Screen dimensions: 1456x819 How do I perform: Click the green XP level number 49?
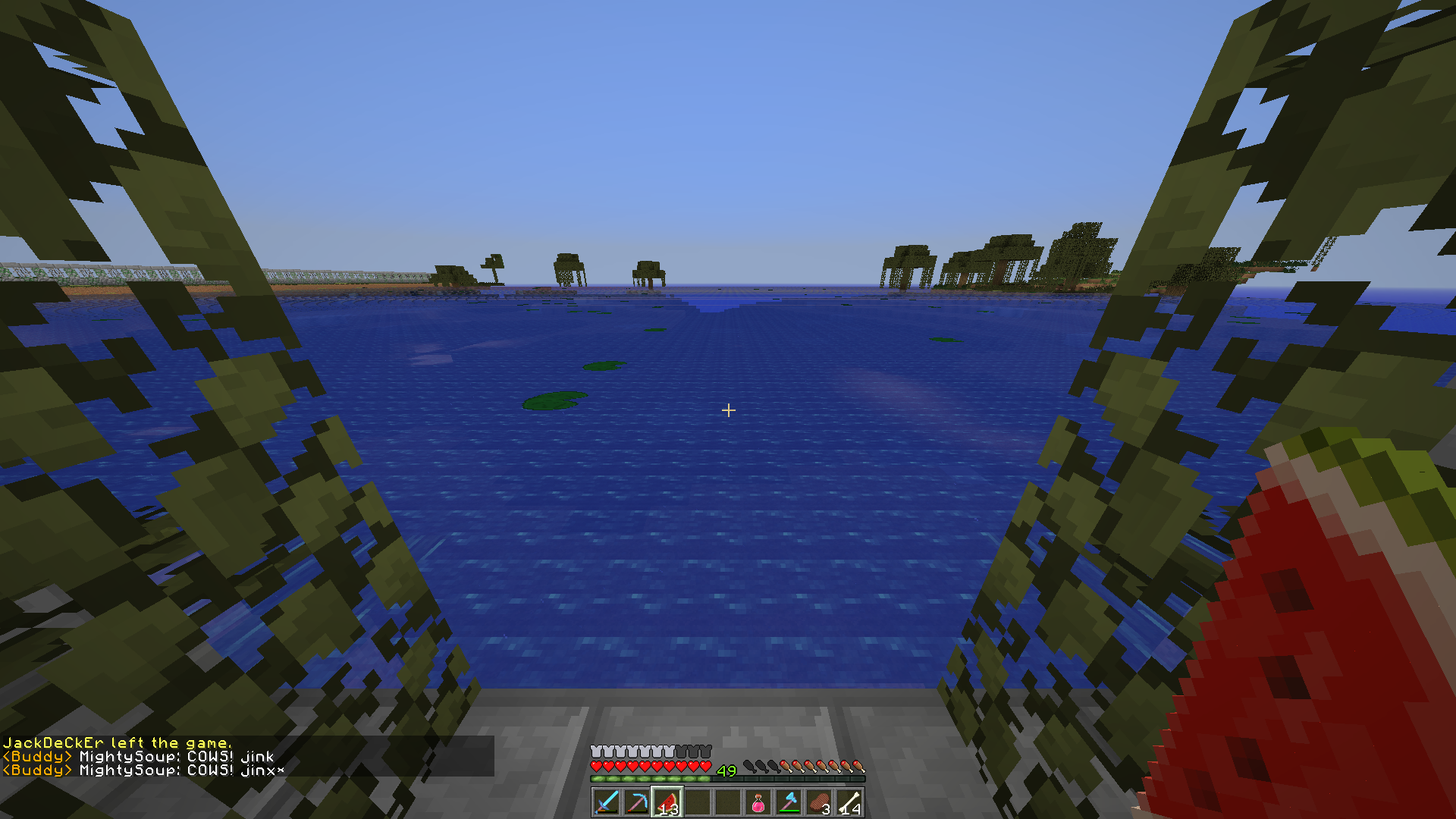[x=726, y=770]
